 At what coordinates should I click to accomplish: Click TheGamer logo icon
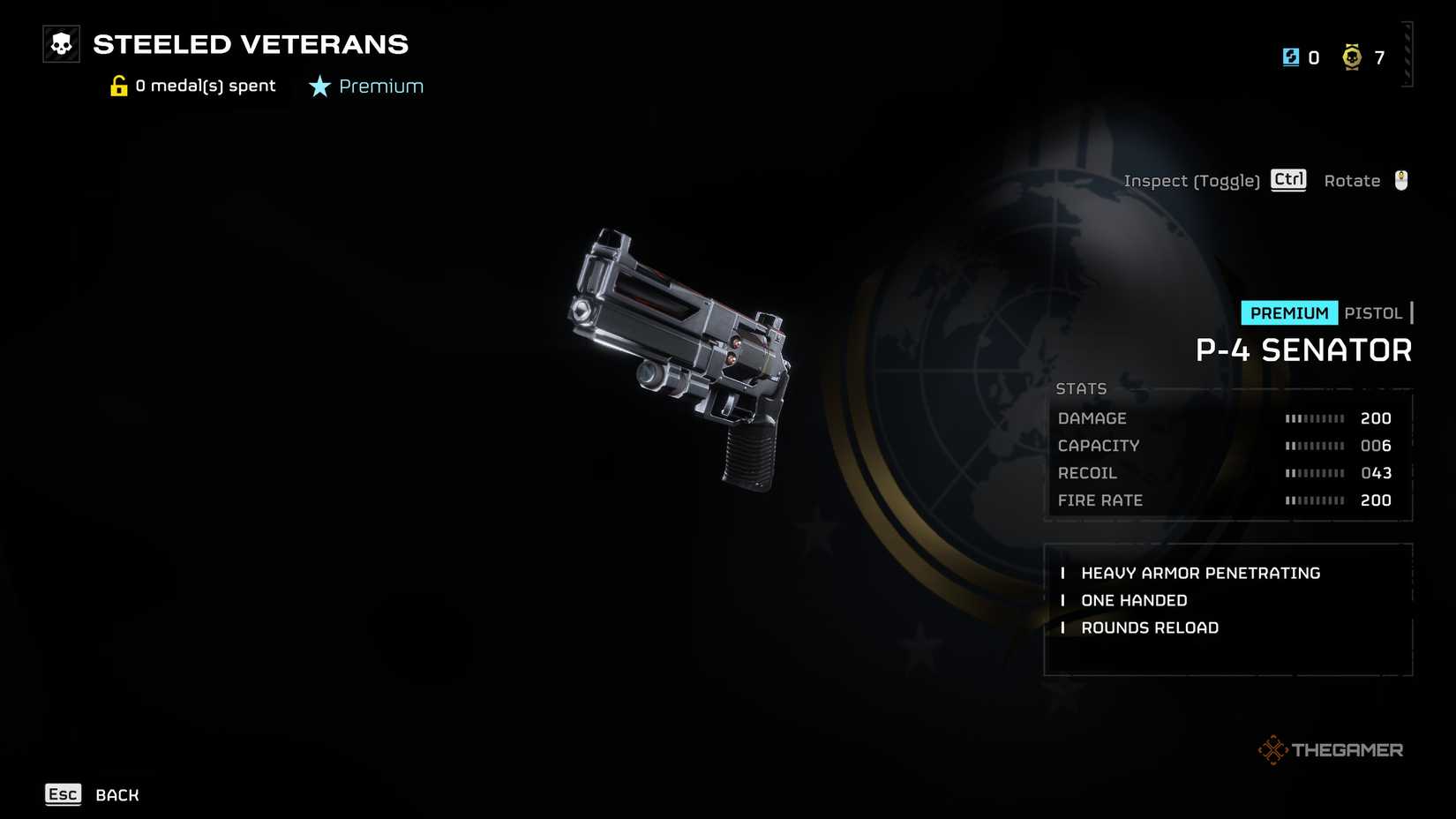tap(1274, 749)
